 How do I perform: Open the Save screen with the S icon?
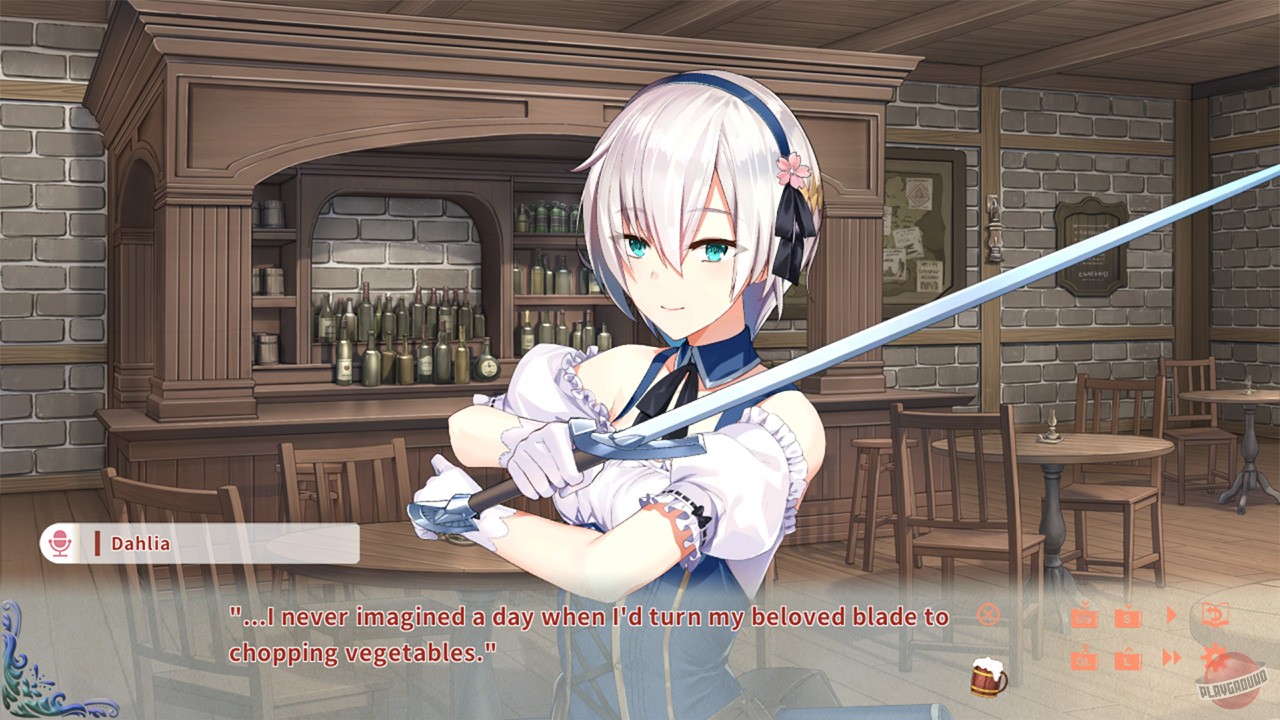(x=1128, y=616)
